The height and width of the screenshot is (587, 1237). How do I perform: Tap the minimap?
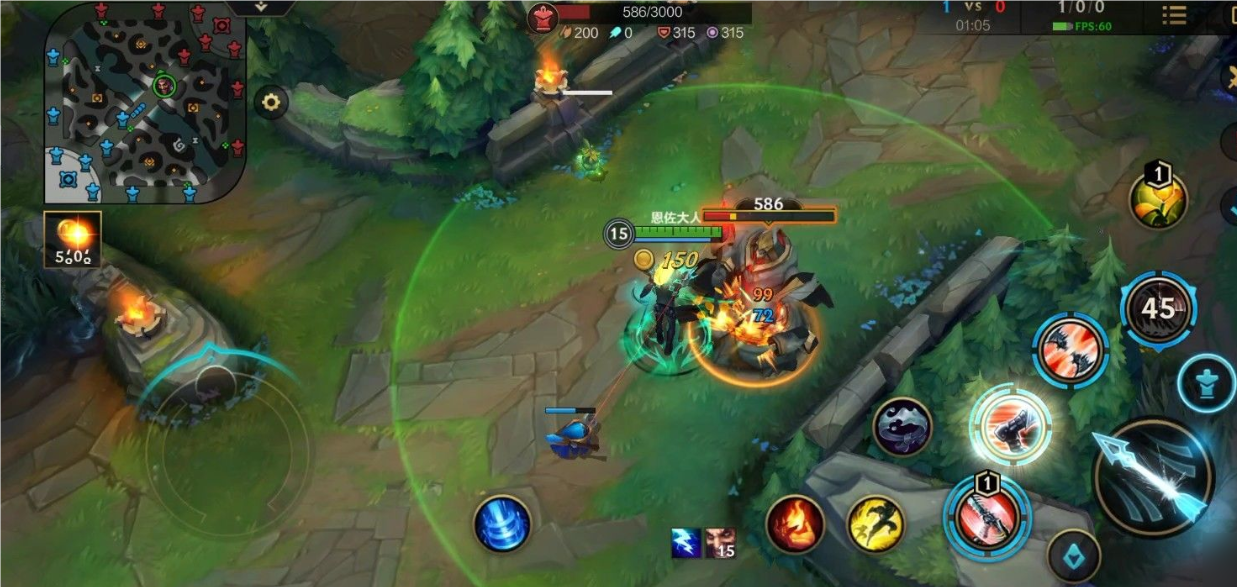tap(144, 102)
